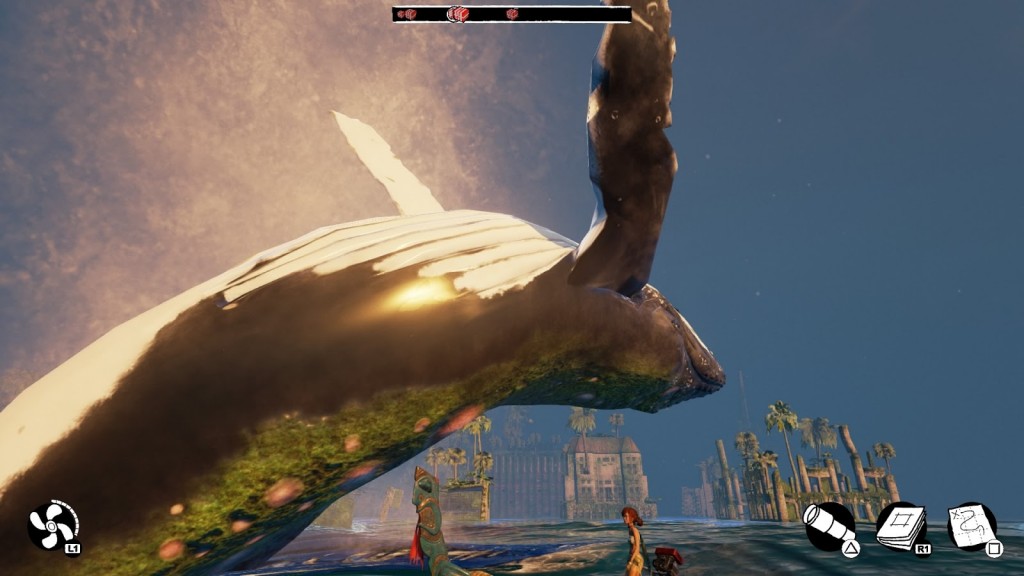Activate the fan icon
The height and width of the screenshot is (576, 1024).
pyautogui.click(x=52, y=525)
